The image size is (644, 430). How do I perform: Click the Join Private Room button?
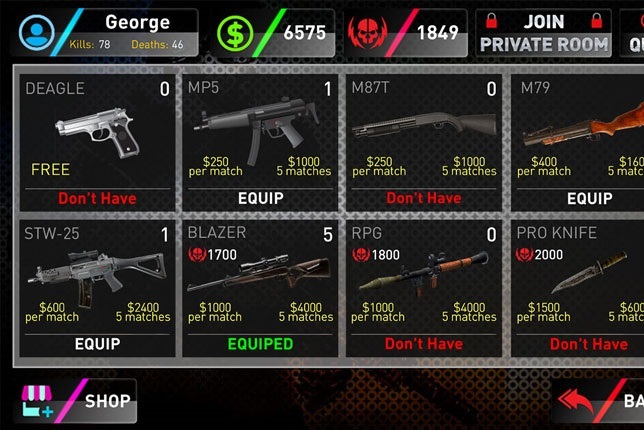(x=544, y=33)
